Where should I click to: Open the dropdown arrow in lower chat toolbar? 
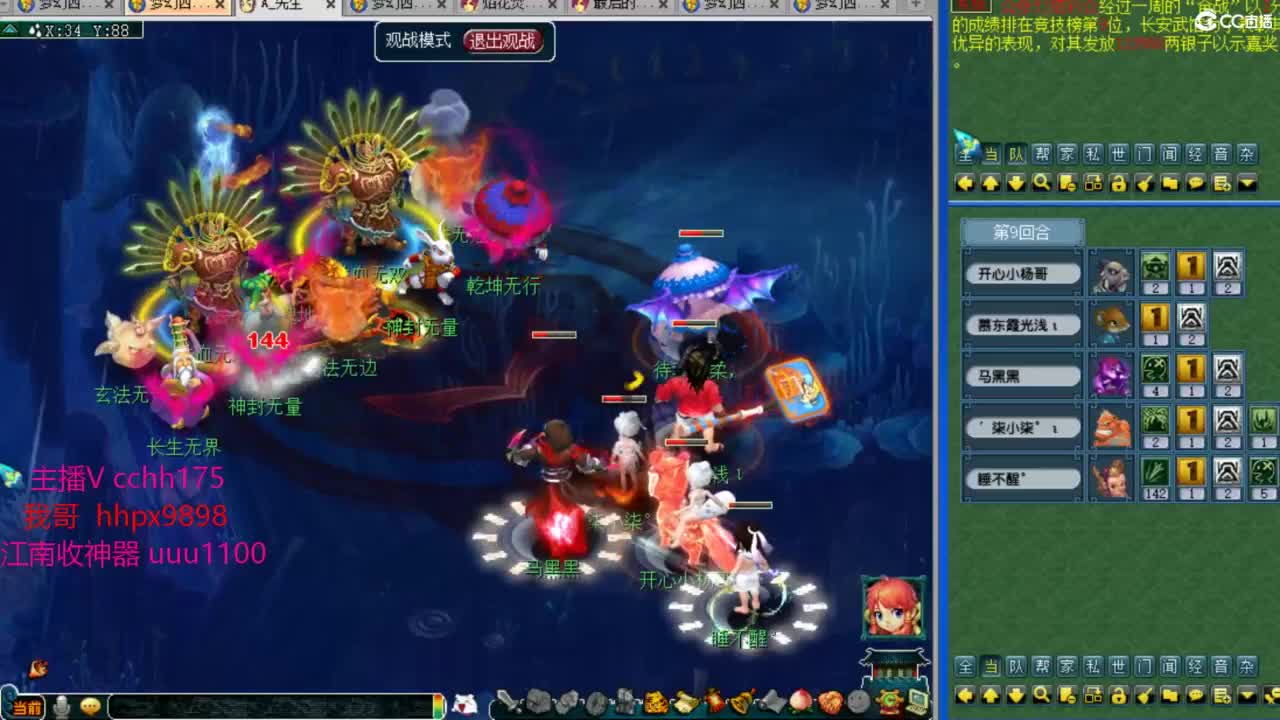click(1246, 695)
